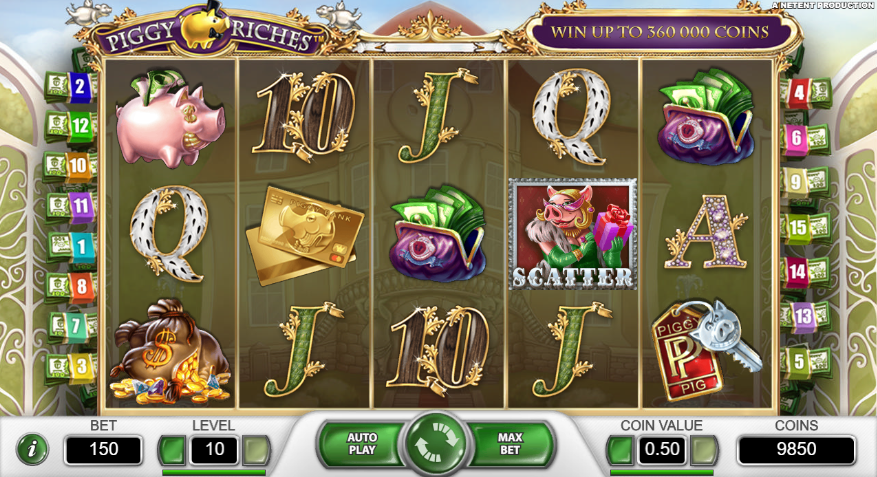Select payline tag number 4
The width and height of the screenshot is (877, 477).
point(798,94)
